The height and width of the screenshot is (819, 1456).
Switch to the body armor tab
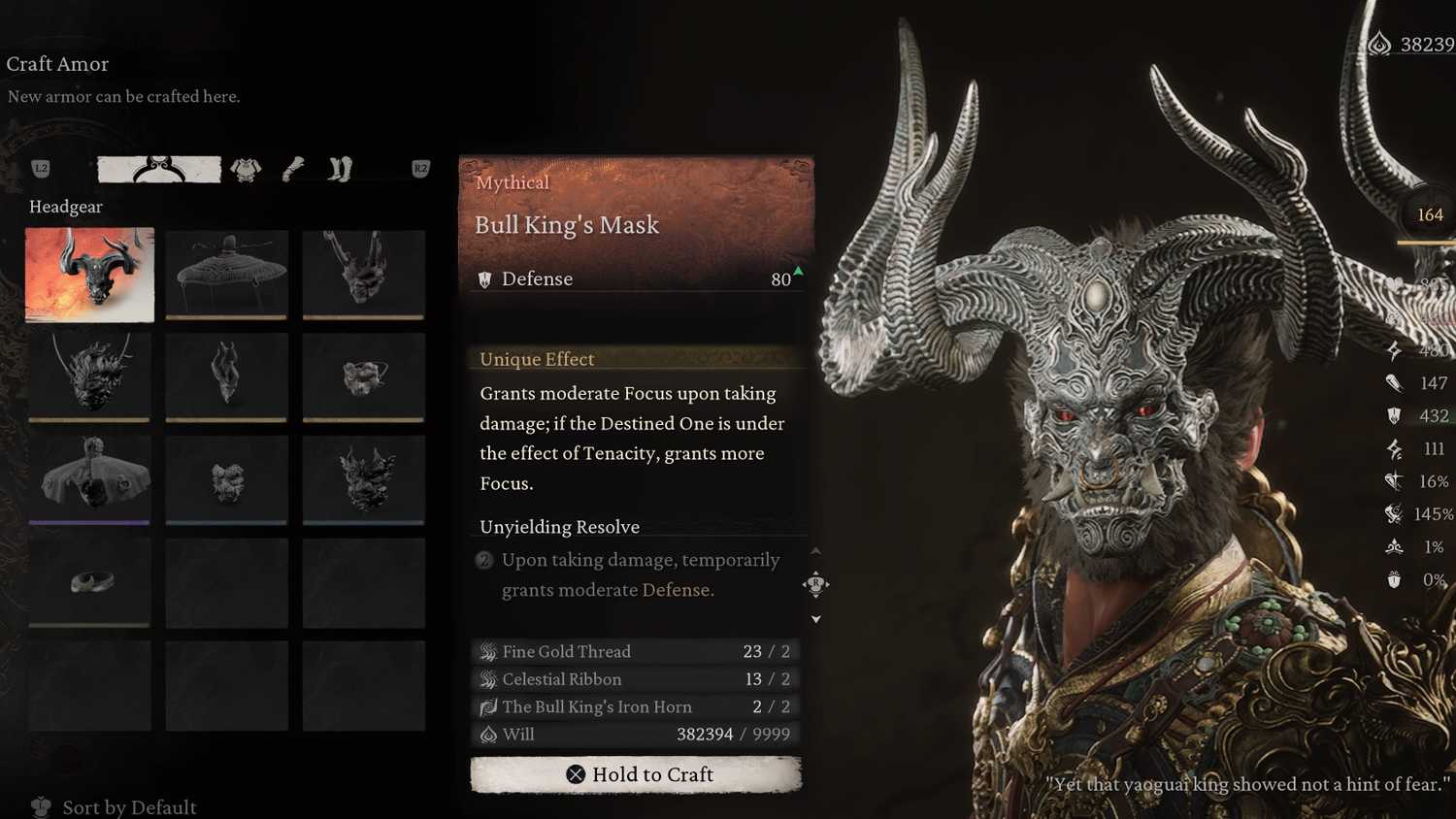pos(246,170)
